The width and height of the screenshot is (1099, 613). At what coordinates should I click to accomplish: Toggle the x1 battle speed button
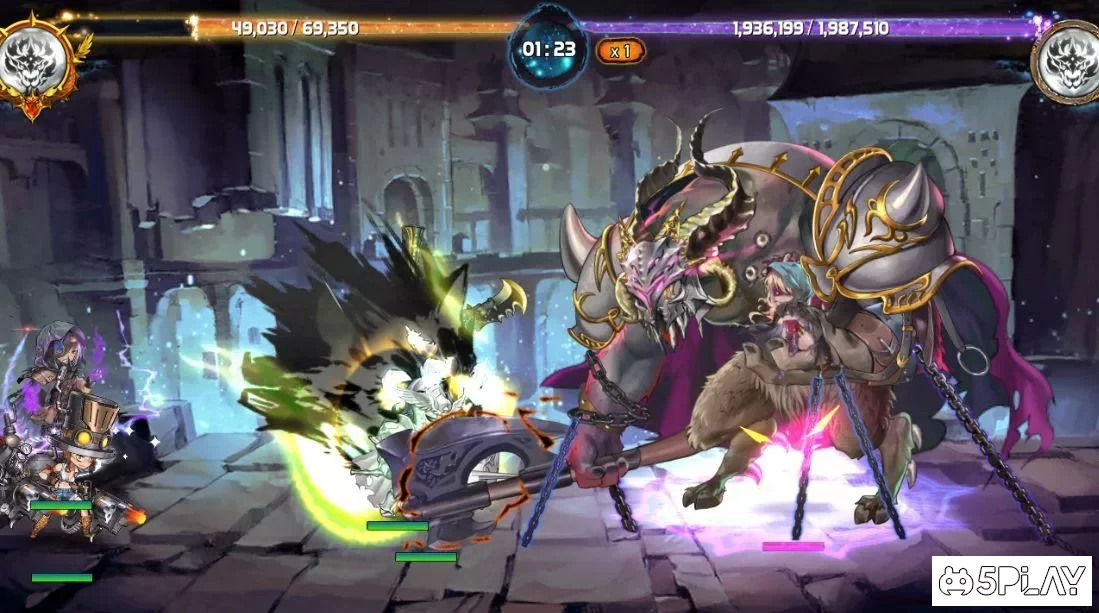pos(620,51)
